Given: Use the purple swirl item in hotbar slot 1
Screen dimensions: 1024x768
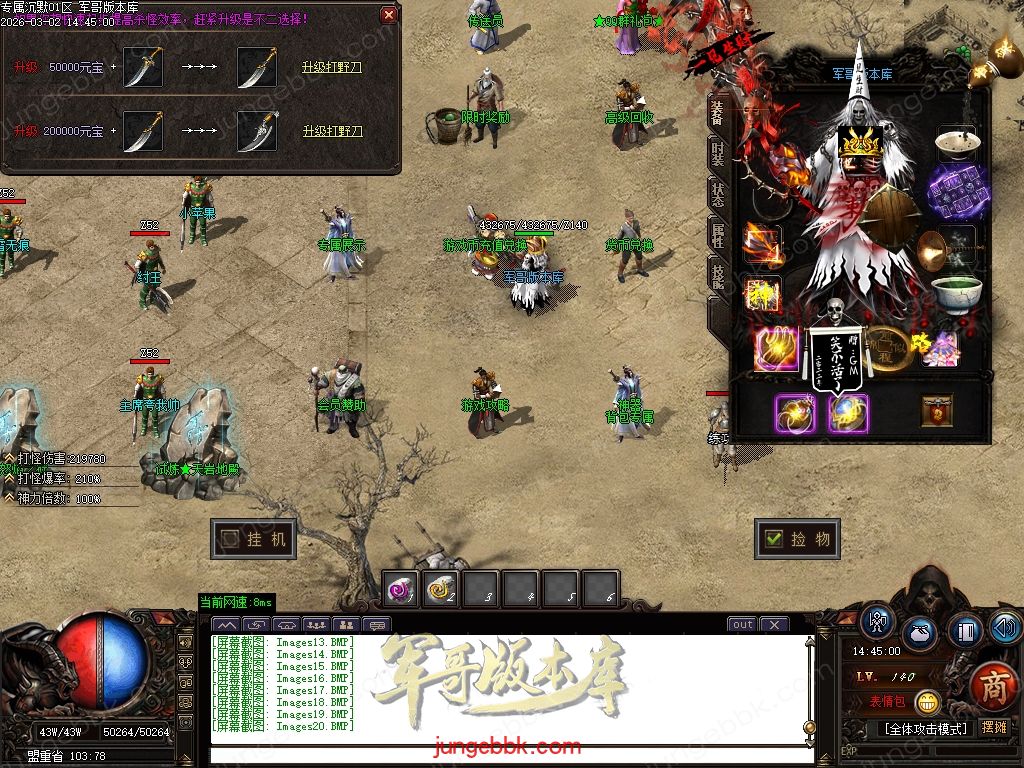Looking at the screenshot, I should point(401,591).
